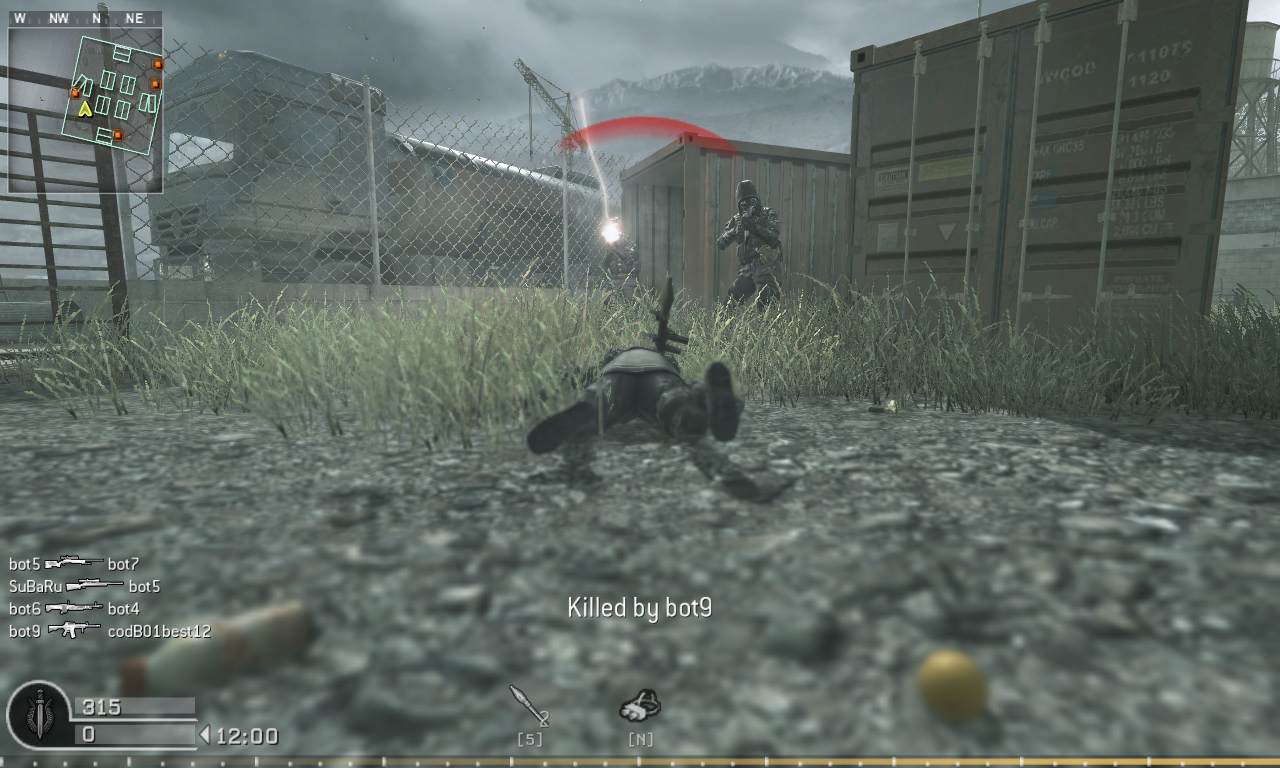Click the 315 score progress bar

pyautogui.click(x=135, y=705)
